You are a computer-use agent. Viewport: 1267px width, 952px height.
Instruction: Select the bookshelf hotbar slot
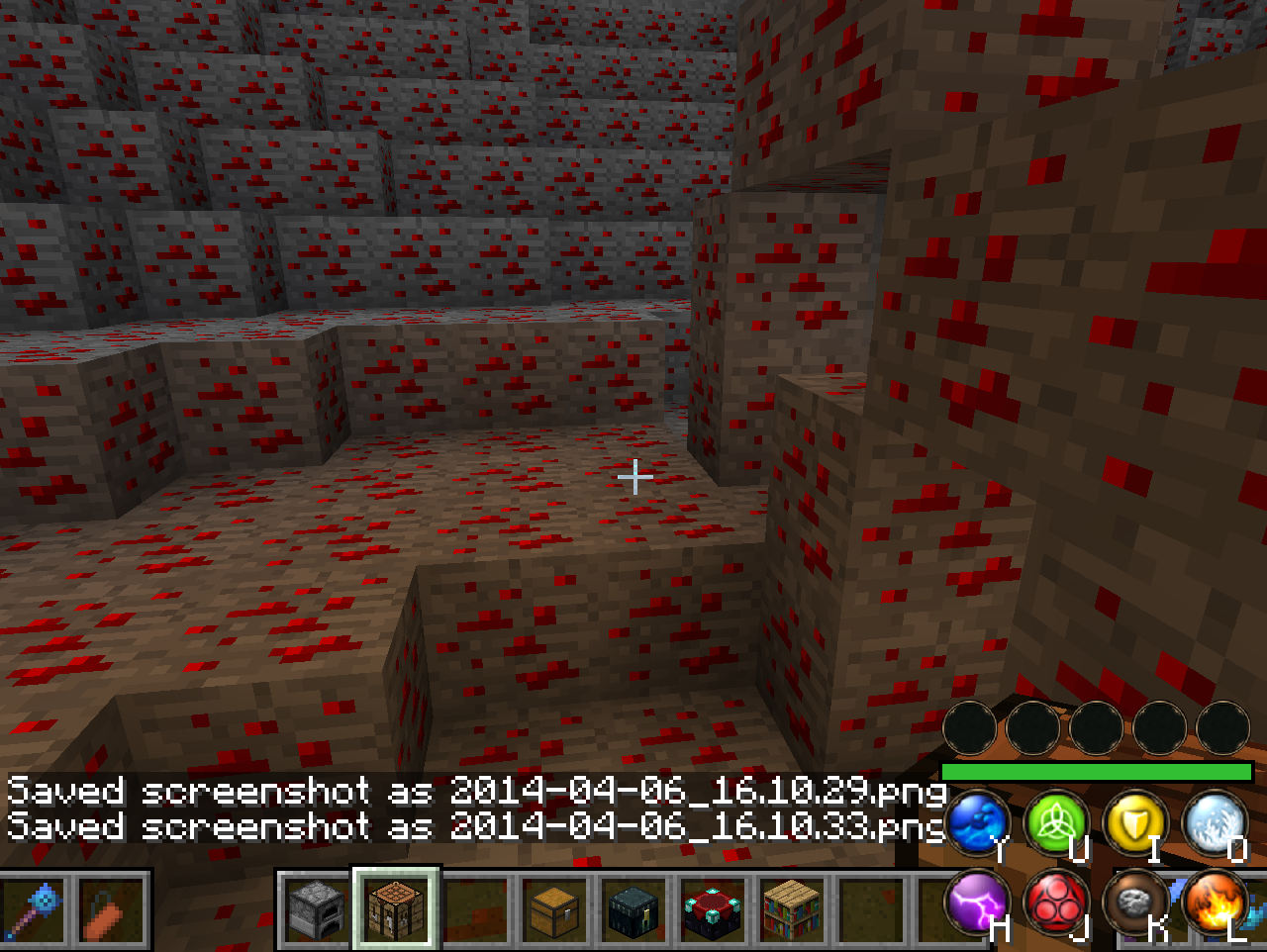click(792, 912)
